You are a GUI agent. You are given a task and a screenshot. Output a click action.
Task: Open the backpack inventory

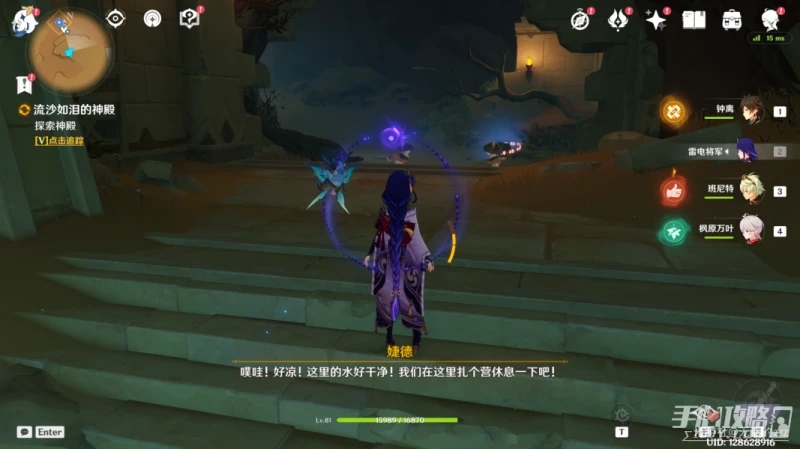pyautogui.click(x=732, y=19)
